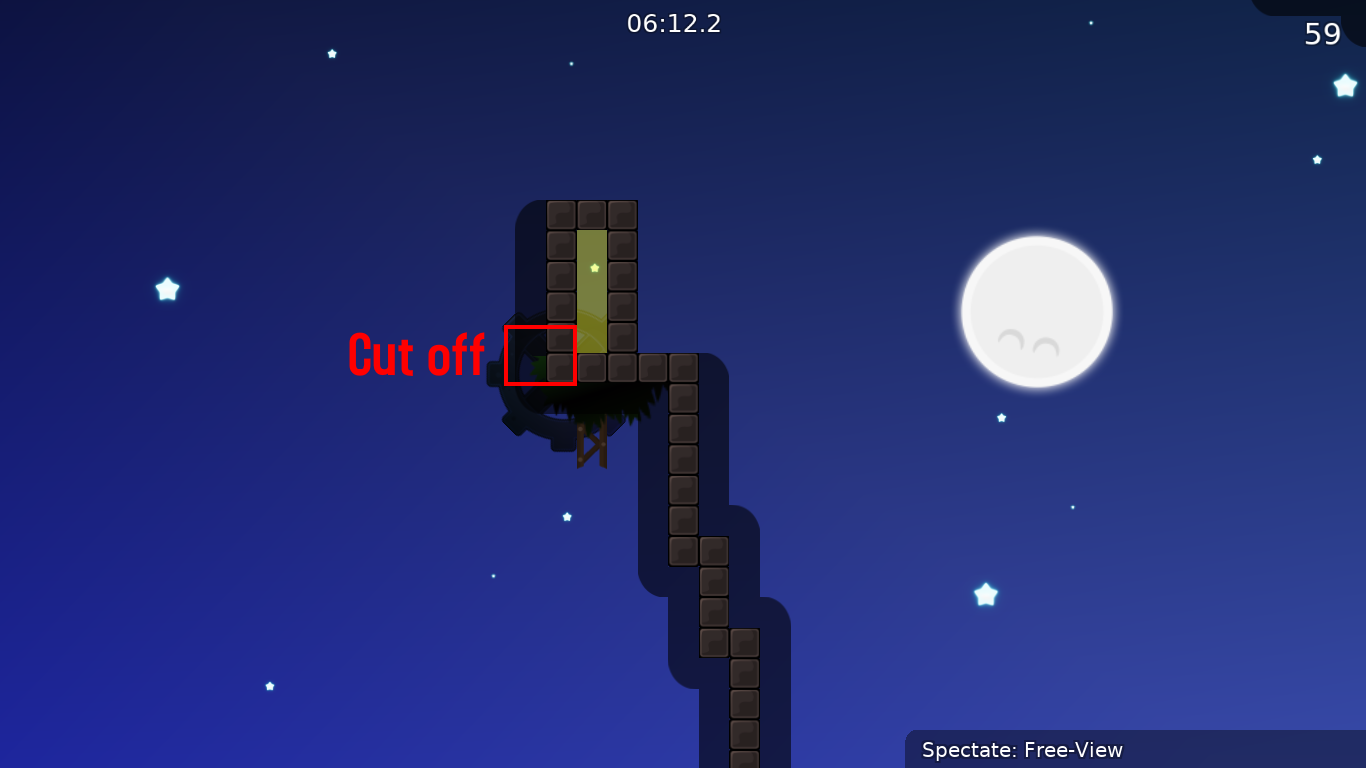Image resolution: width=1366 pixels, height=768 pixels.
Task: Open the 'Spectate: Free-View' status bar
Action: 1022,749
